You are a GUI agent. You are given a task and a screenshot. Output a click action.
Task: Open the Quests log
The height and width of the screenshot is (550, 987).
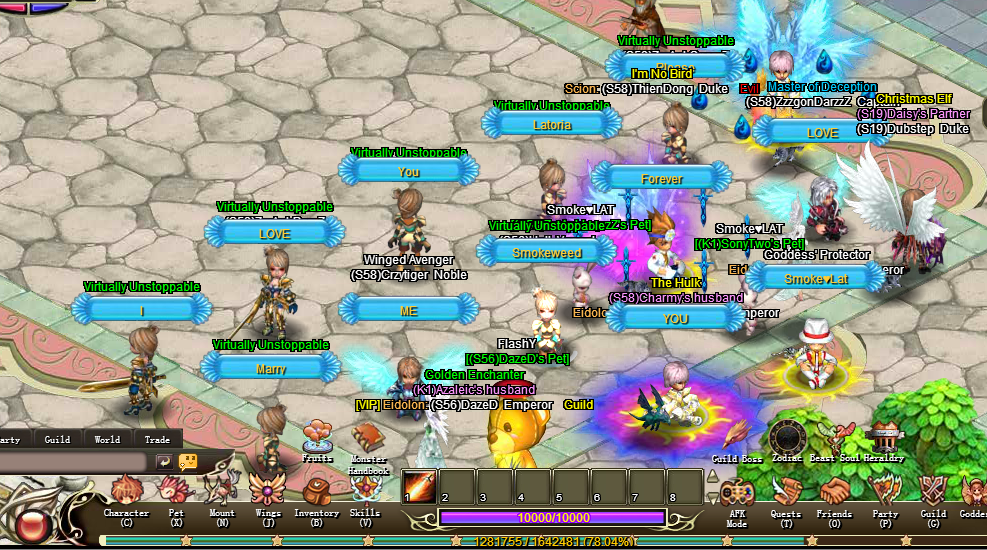pyautogui.click(x=786, y=493)
